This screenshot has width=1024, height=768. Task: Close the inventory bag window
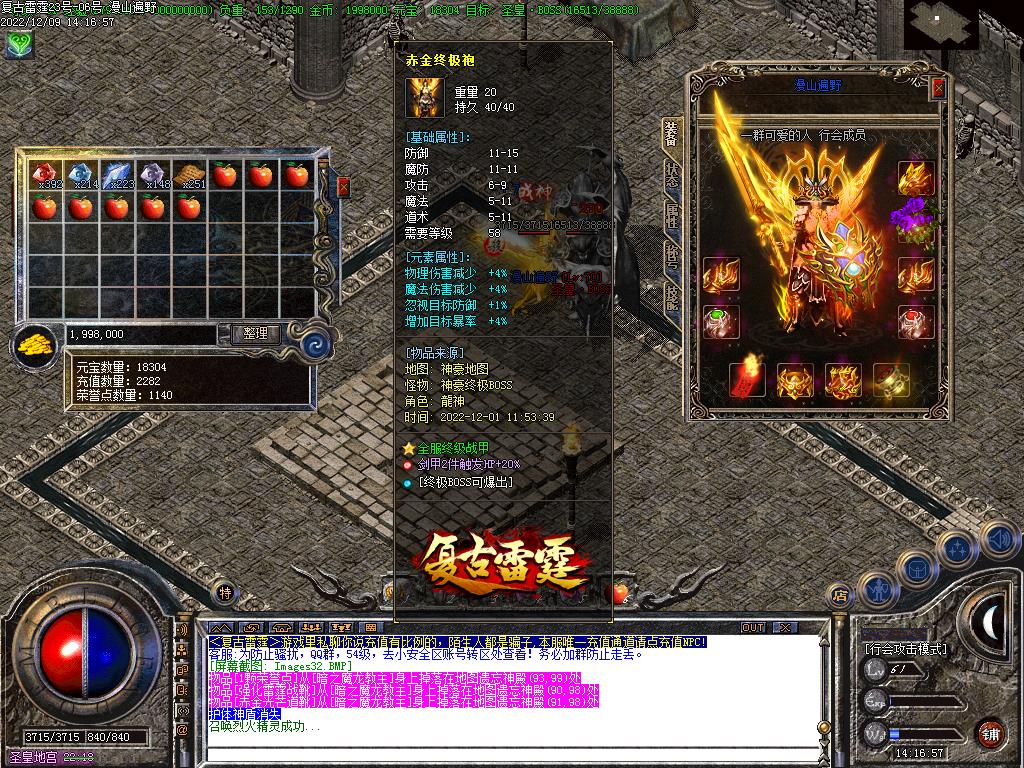point(343,187)
